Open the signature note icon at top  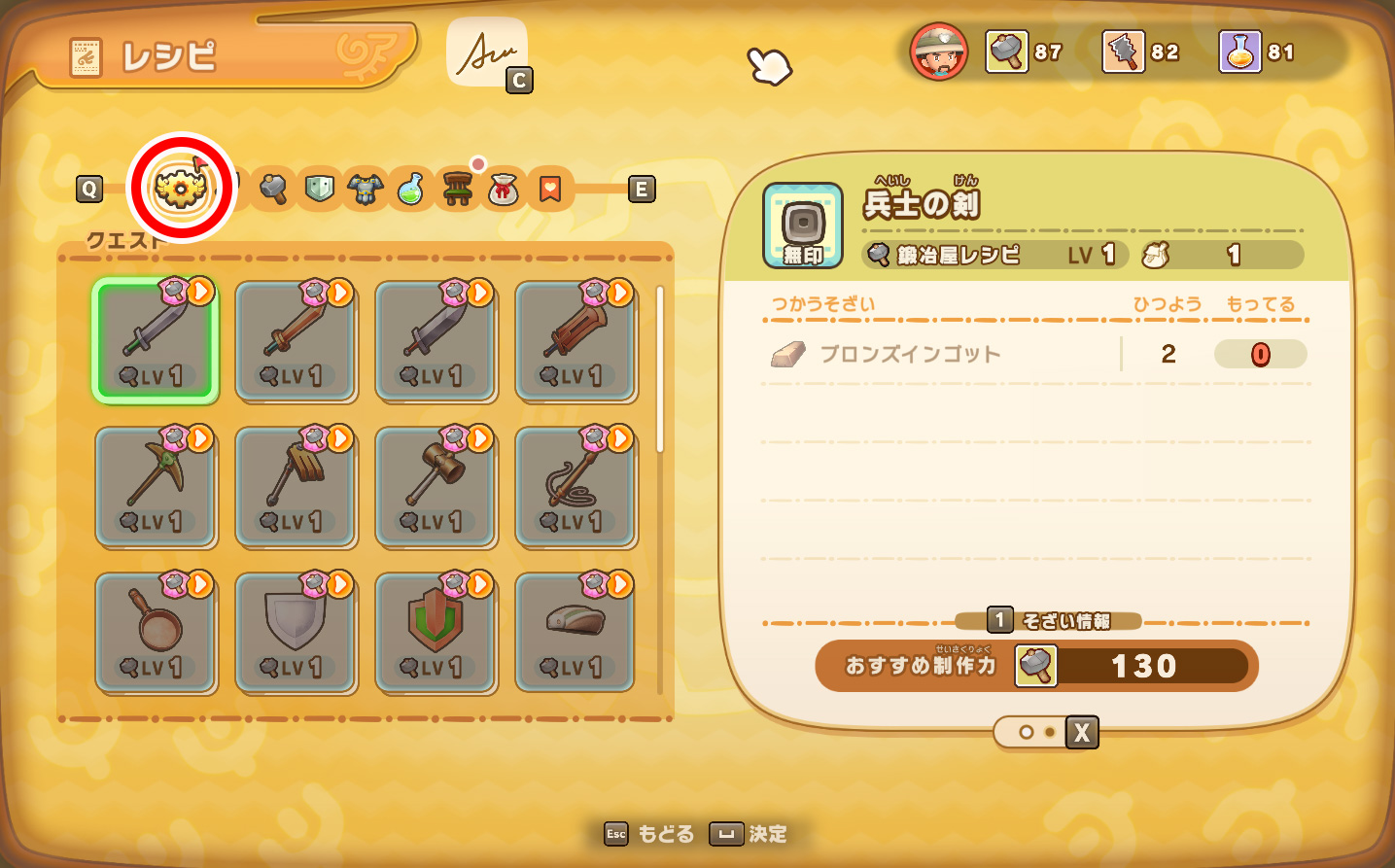click(x=487, y=52)
